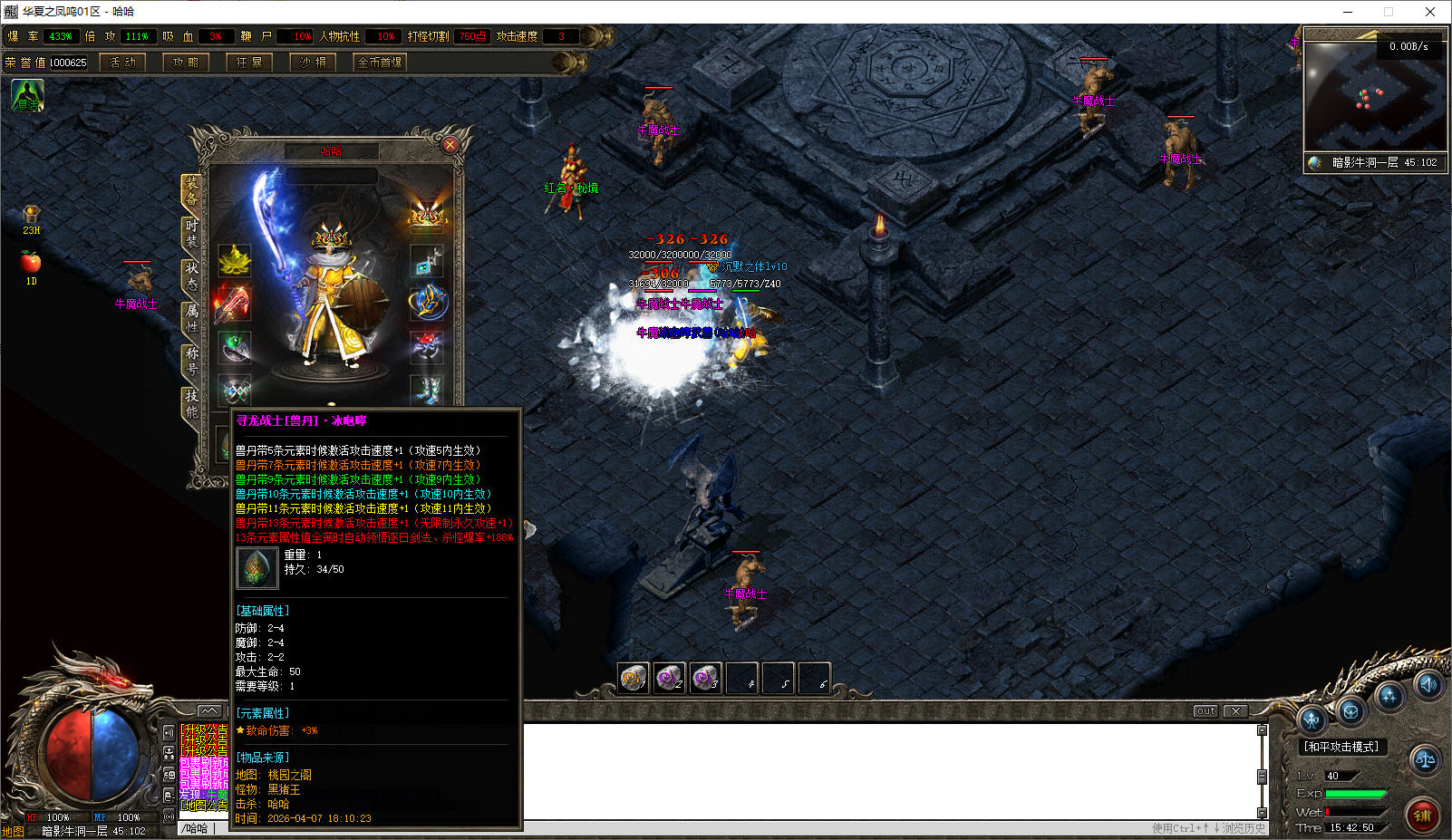Click the 攻略 guide button
This screenshot has height=840, width=1452.
click(x=186, y=63)
